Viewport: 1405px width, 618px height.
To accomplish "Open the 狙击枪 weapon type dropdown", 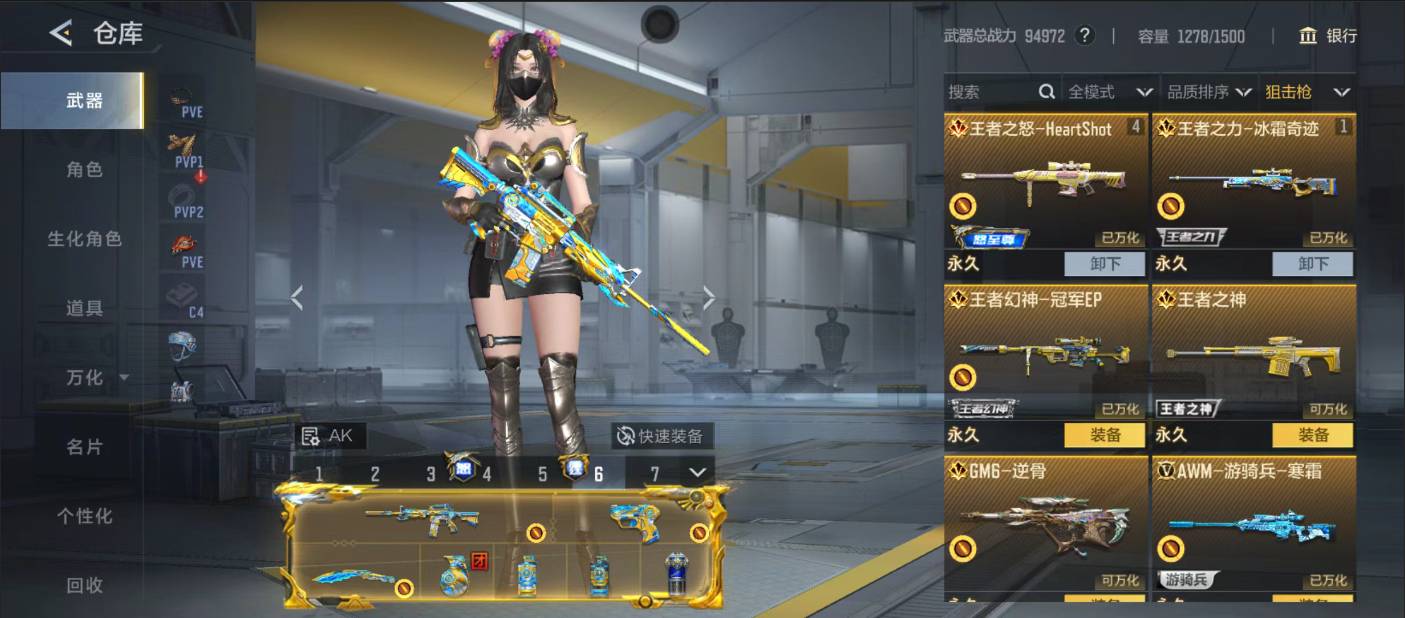I will click(x=1307, y=92).
